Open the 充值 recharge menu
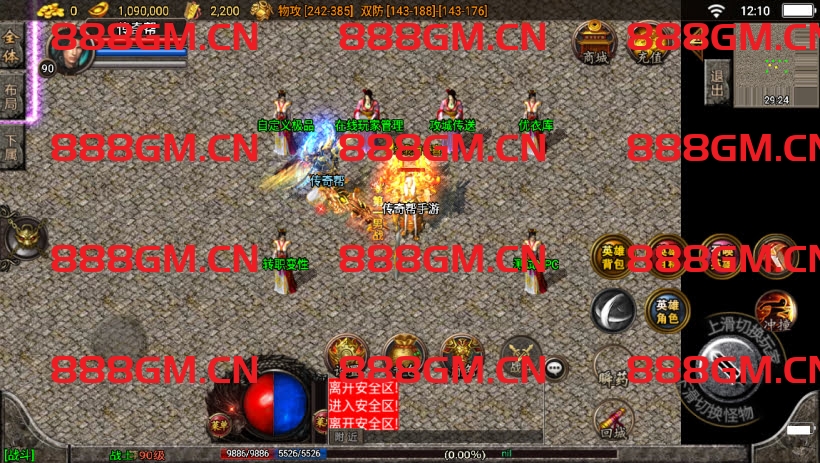Viewport: 820px width, 463px height. [x=649, y=43]
